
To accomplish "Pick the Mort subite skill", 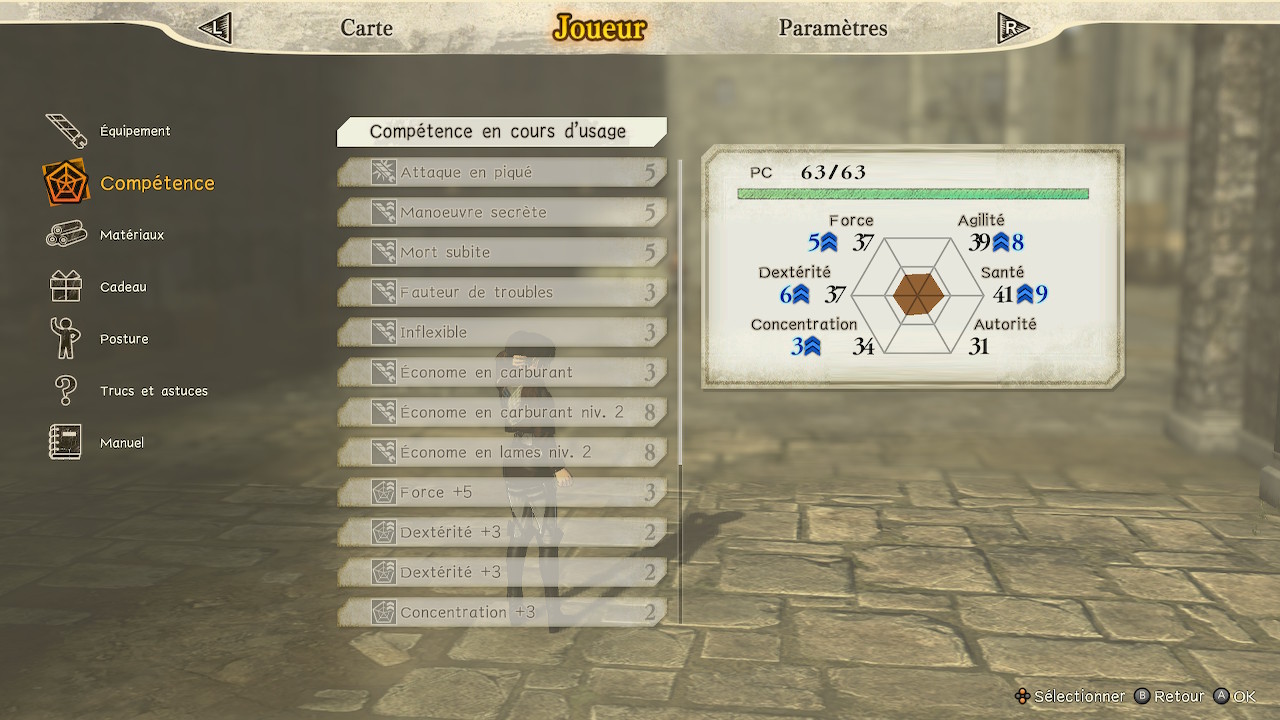I will point(502,252).
